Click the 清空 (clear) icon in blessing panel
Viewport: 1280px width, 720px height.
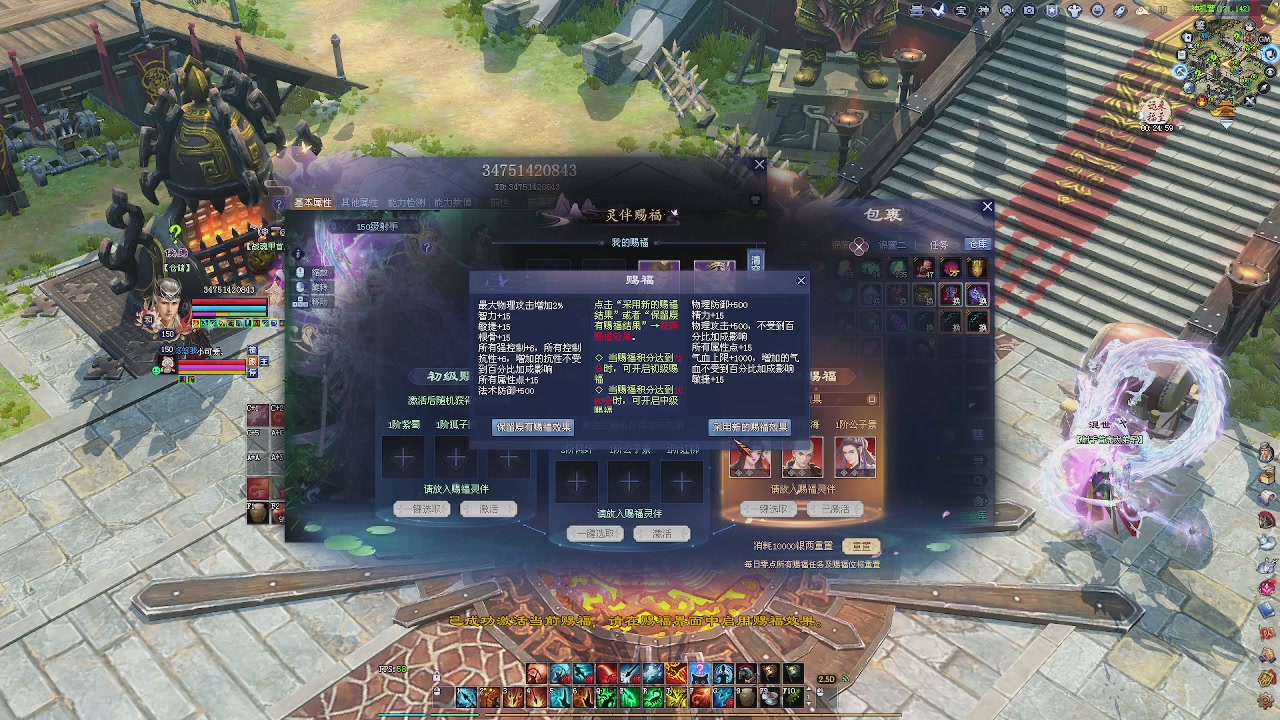[x=756, y=260]
